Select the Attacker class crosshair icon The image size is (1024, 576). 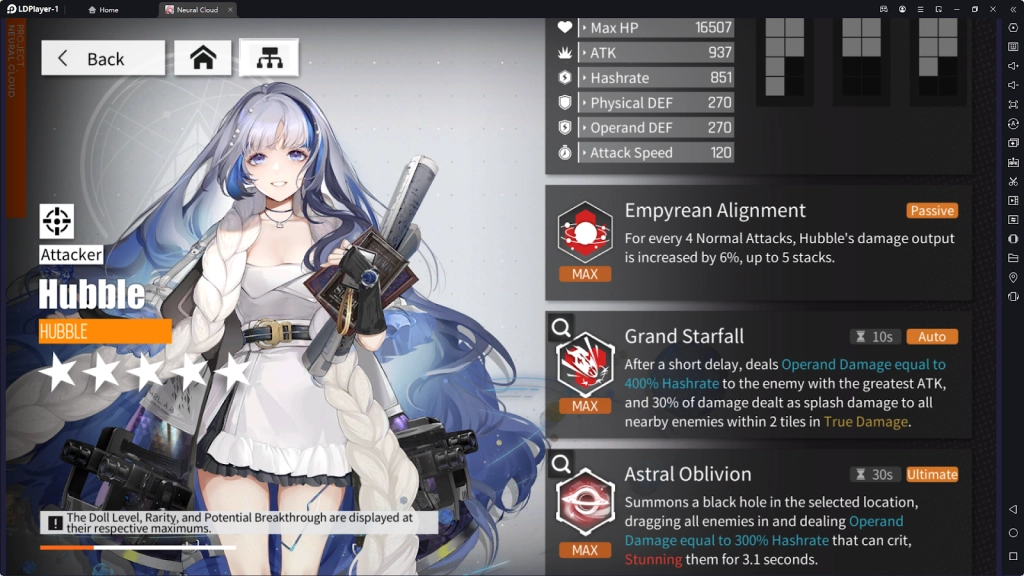tap(57, 221)
